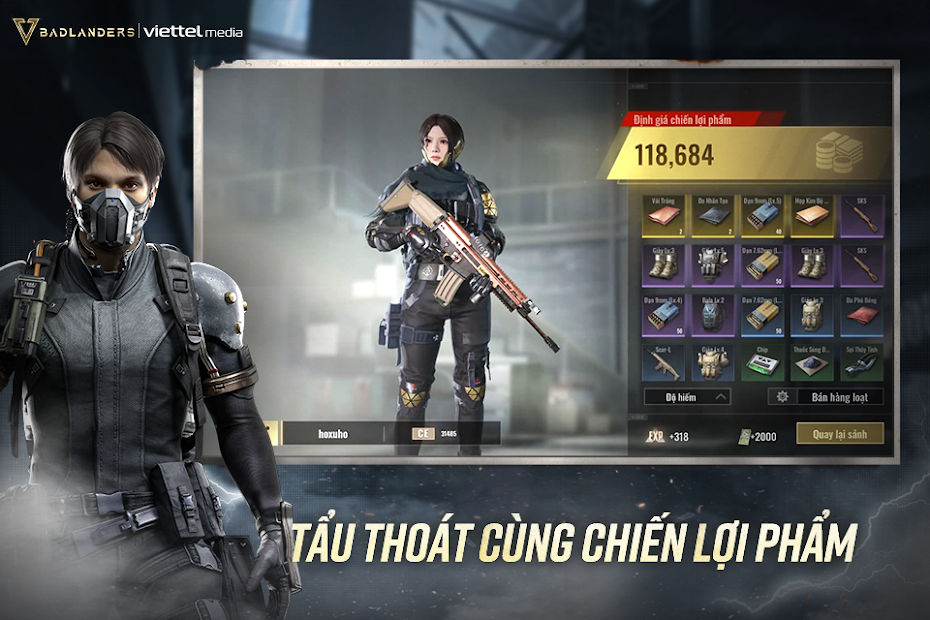This screenshot has height=620, width=930.
Task: Select the Scar-L rifle slot
Action: [x=663, y=364]
